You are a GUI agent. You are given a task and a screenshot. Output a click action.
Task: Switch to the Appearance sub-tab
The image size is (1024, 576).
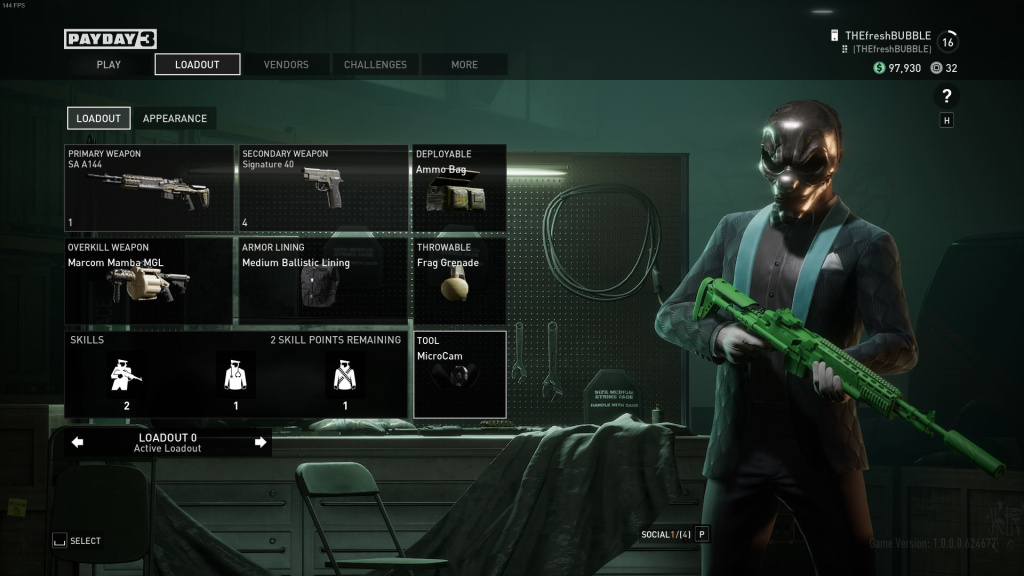(x=175, y=118)
